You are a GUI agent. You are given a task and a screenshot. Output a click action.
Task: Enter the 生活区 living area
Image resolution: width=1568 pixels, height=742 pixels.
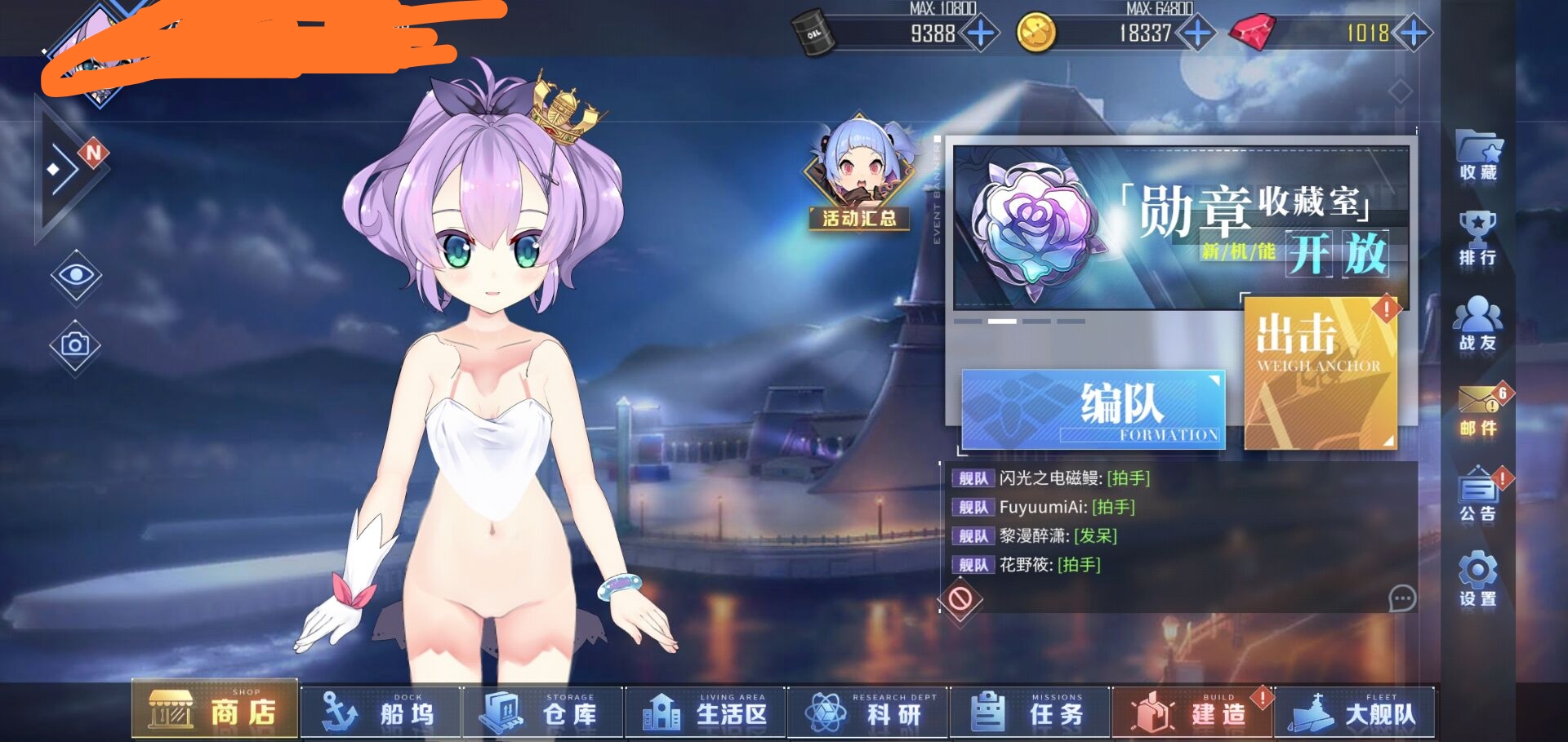coord(705,713)
